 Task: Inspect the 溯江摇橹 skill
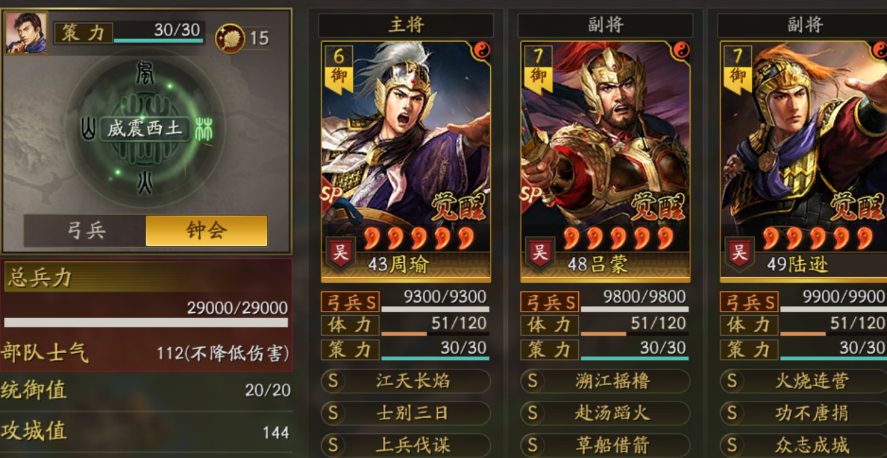point(605,381)
